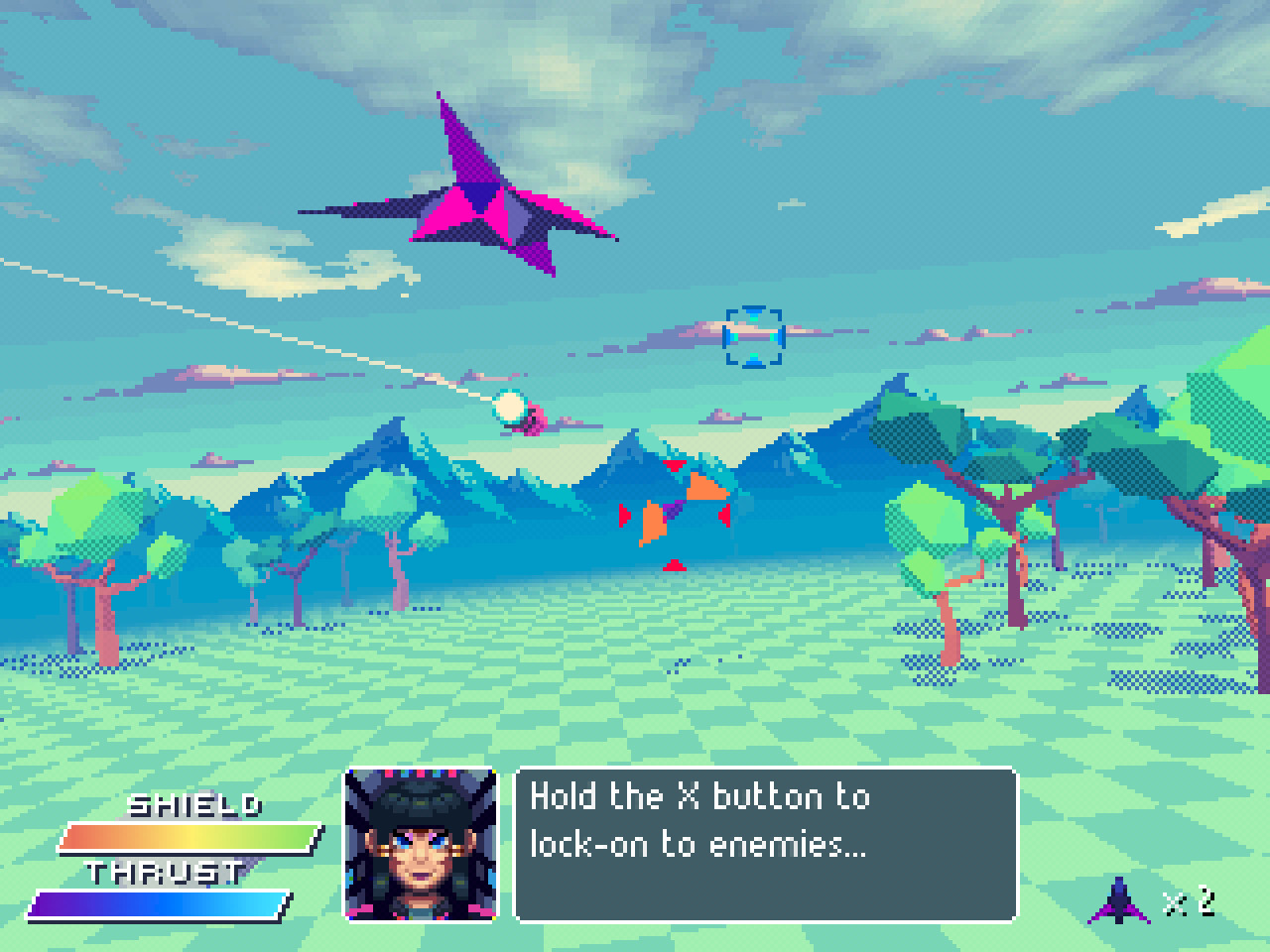
Task: Toggle the bottom red arrow below the target
Action: pos(675,564)
